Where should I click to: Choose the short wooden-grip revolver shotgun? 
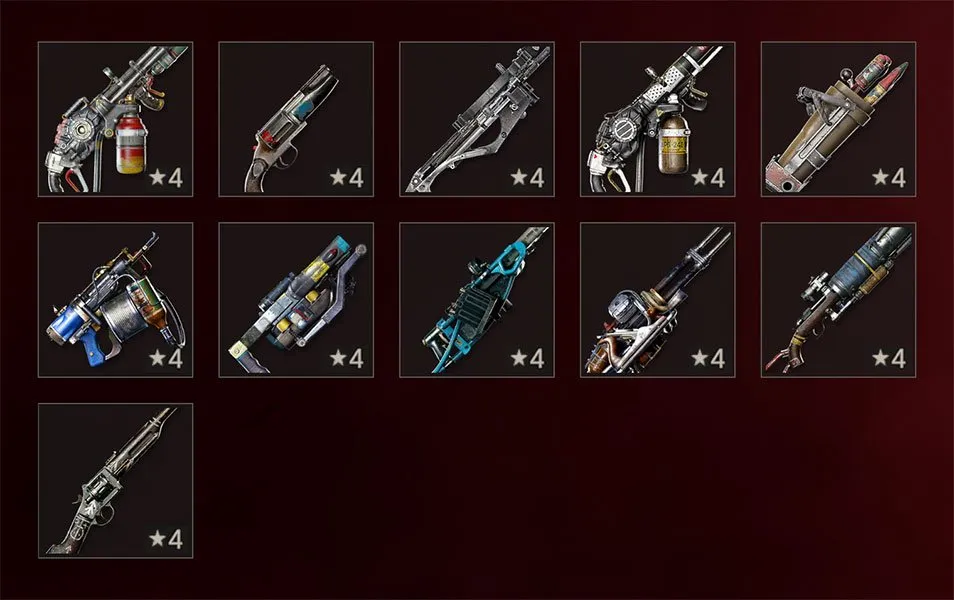(296, 118)
